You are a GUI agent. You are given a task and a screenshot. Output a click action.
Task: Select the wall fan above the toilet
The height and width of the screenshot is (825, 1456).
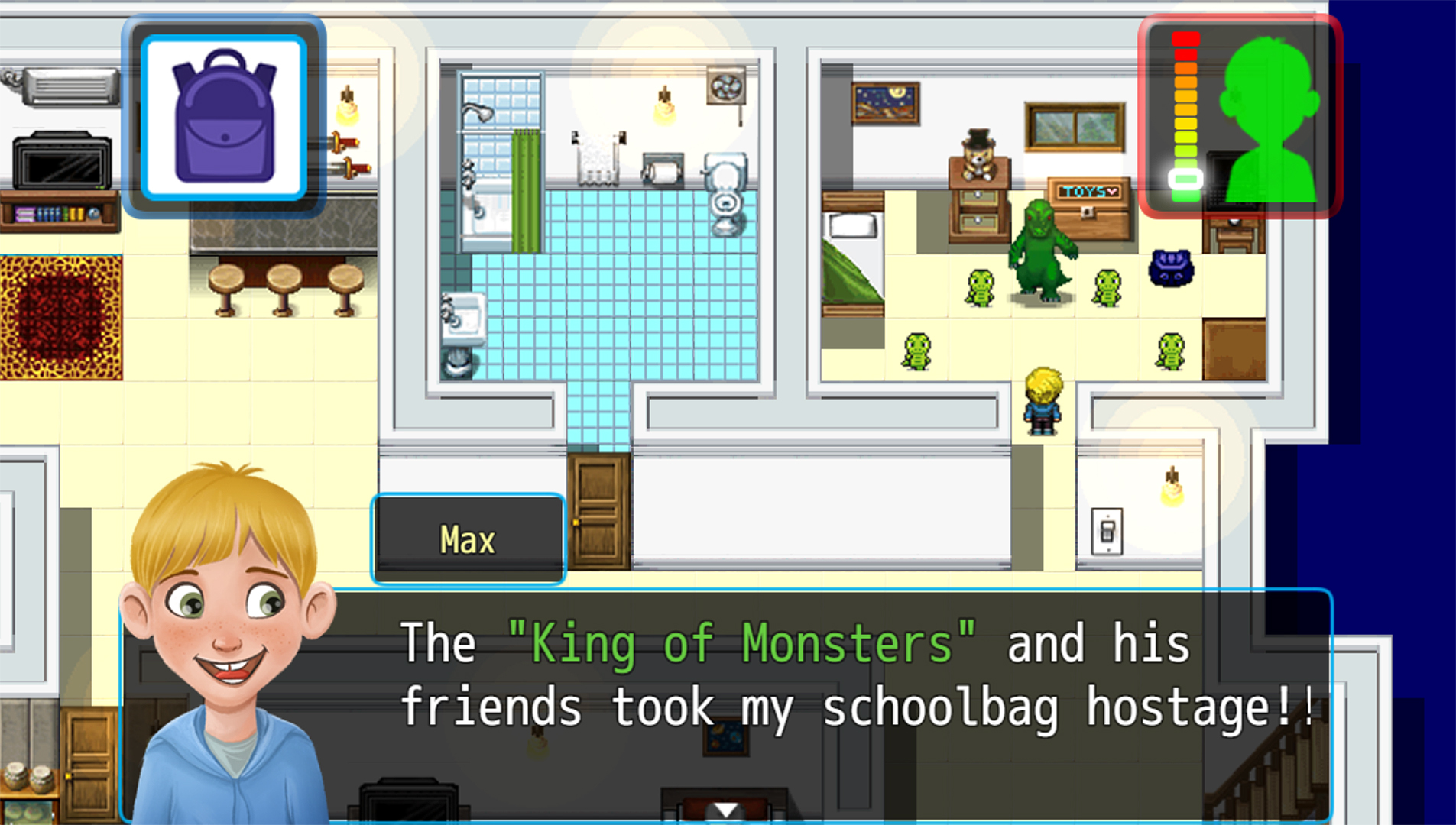[726, 86]
